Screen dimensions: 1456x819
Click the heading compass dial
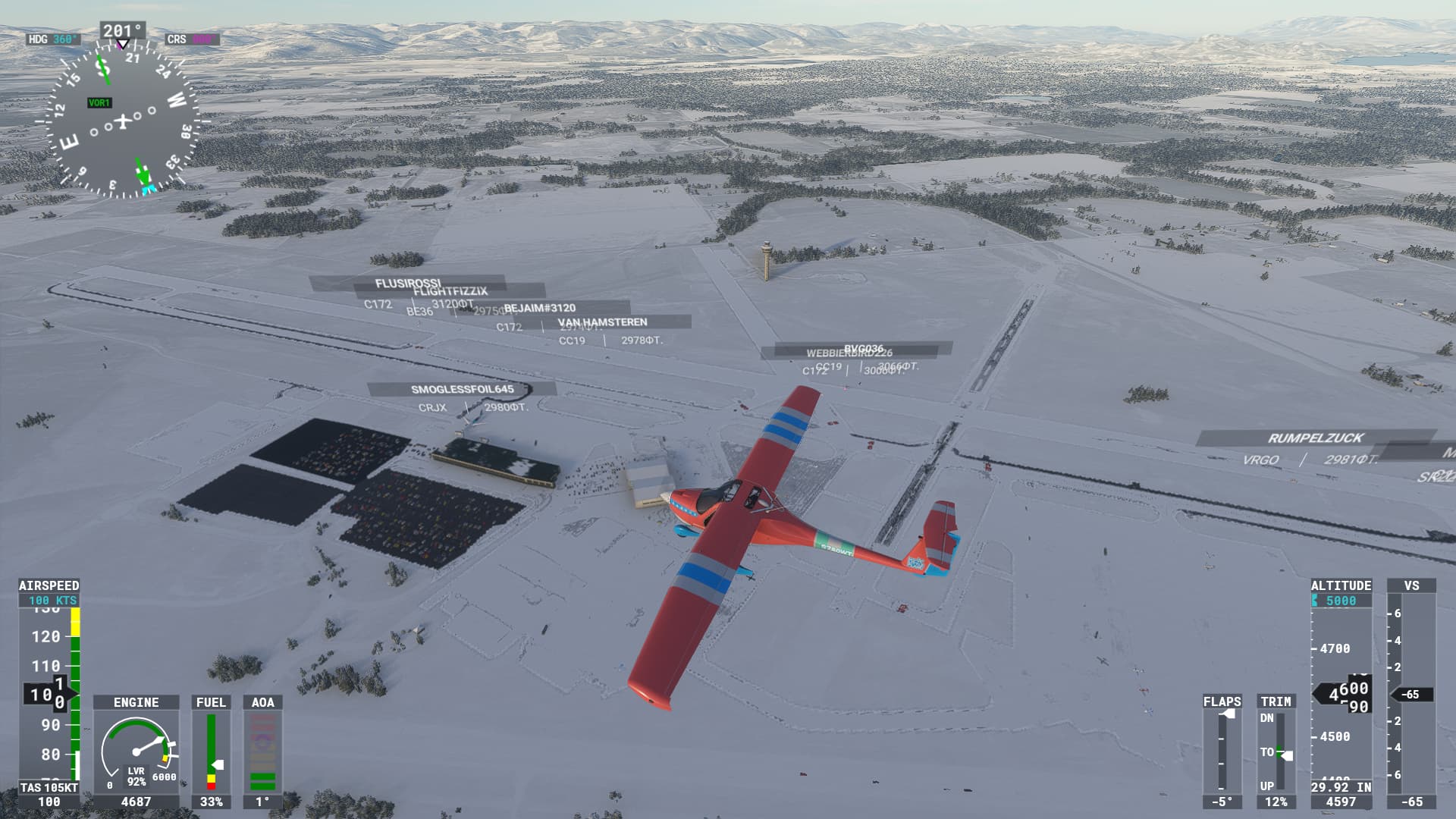point(121,120)
